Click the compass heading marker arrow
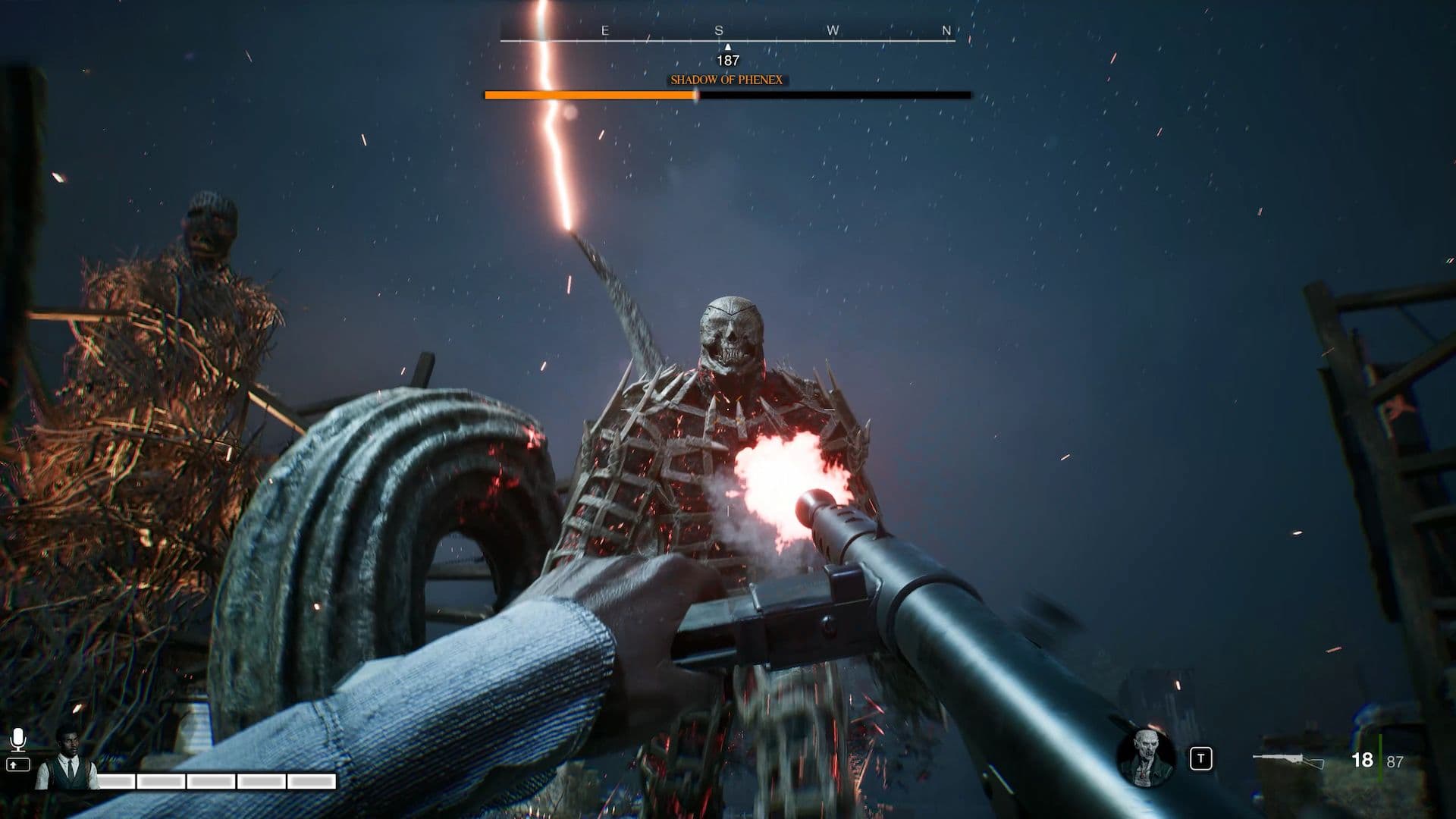 point(727,46)
